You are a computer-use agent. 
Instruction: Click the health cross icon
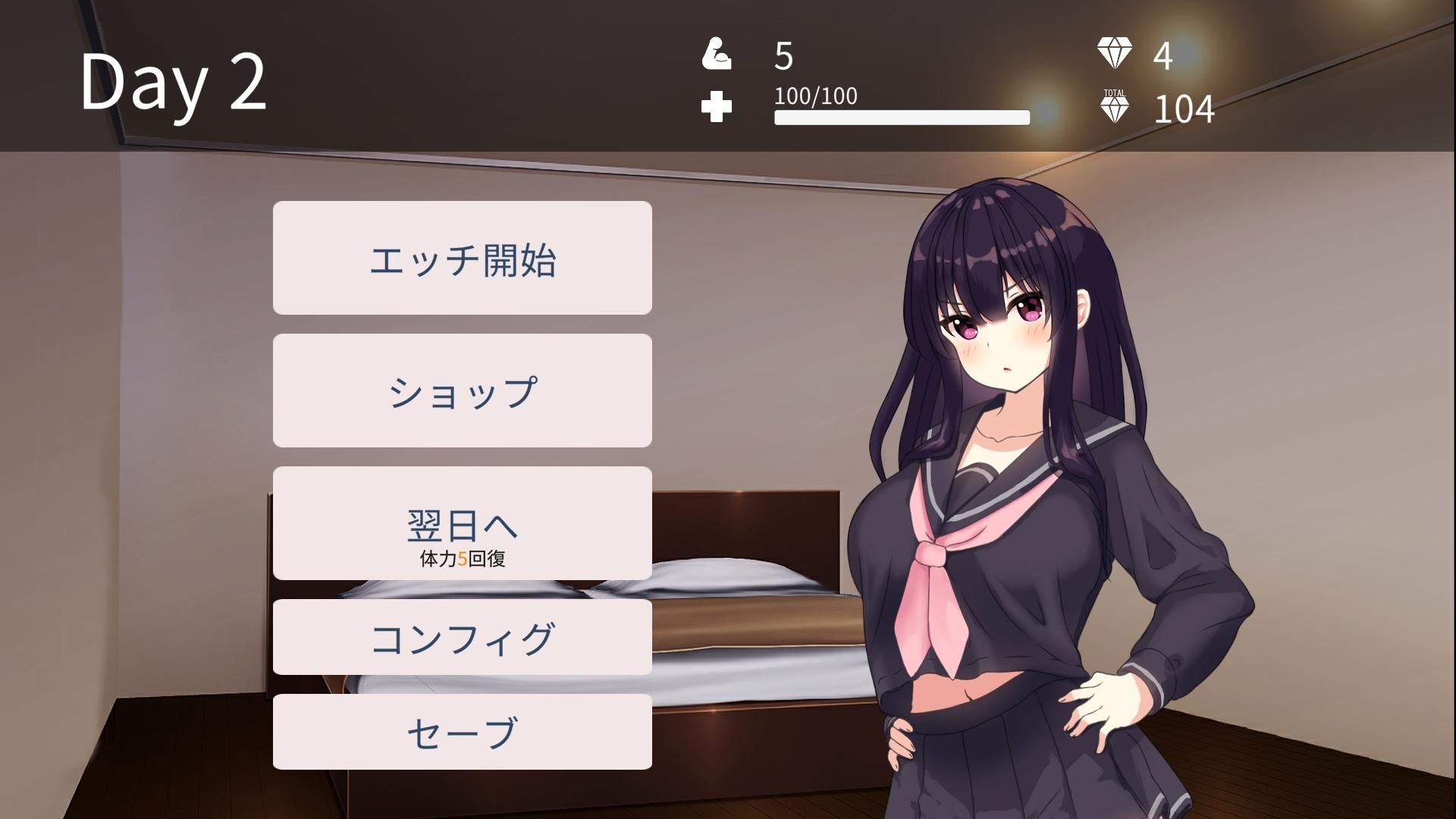point(716,106)
